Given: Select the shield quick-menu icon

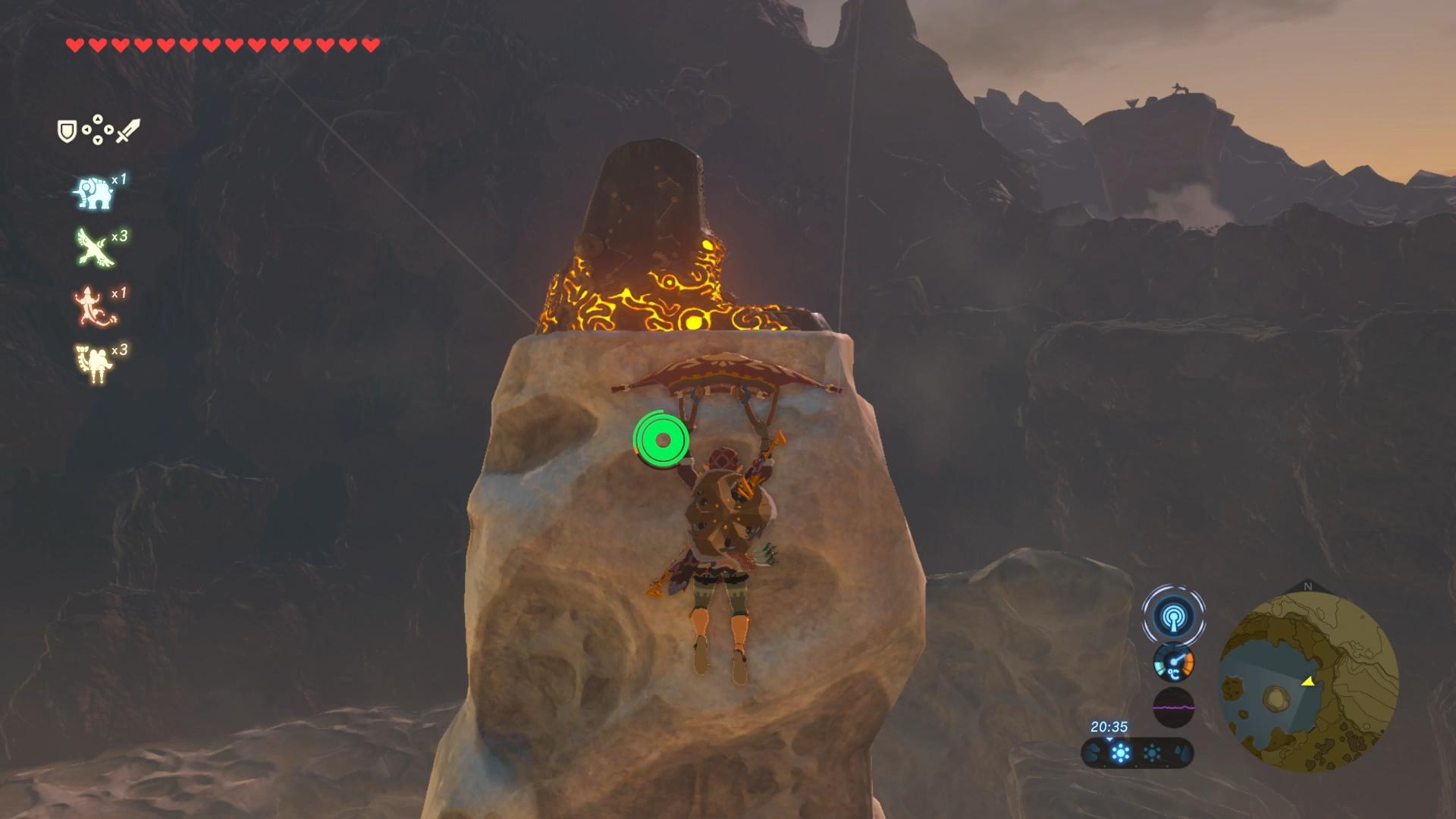Looking at the screenshot, I should pyautogui.click(x=67, y=131).
